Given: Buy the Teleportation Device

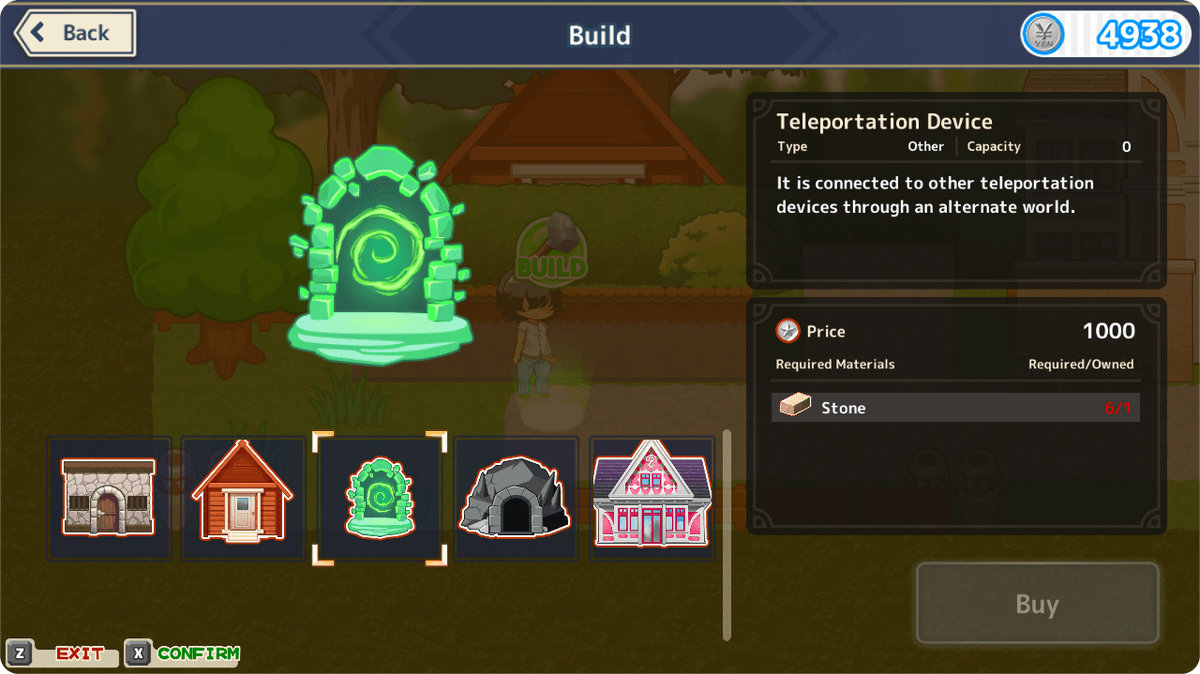Looking at the screenshot, I should (1037, 604).
